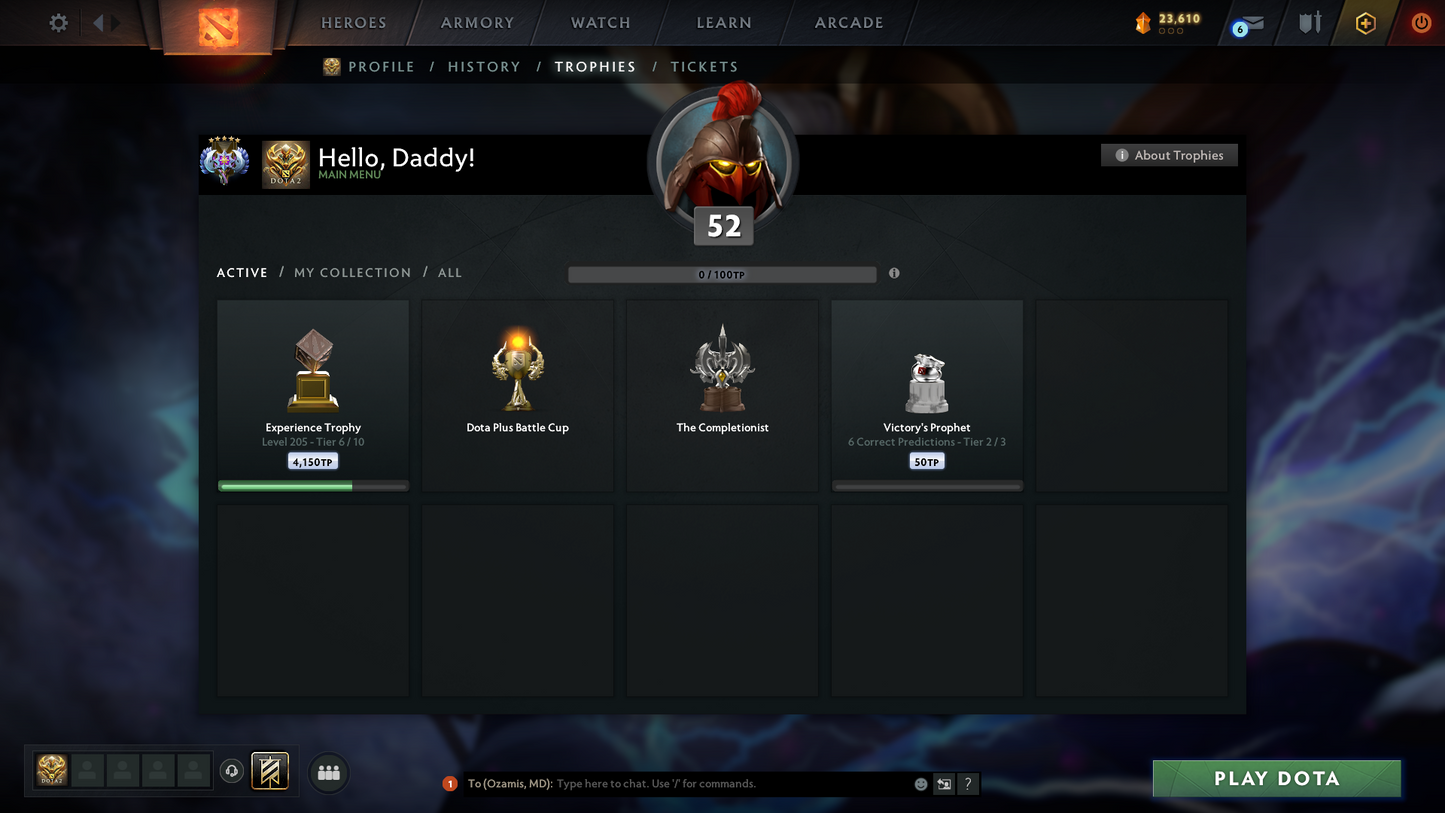Toggle voice chat with the headset icon

coord(231,770)
